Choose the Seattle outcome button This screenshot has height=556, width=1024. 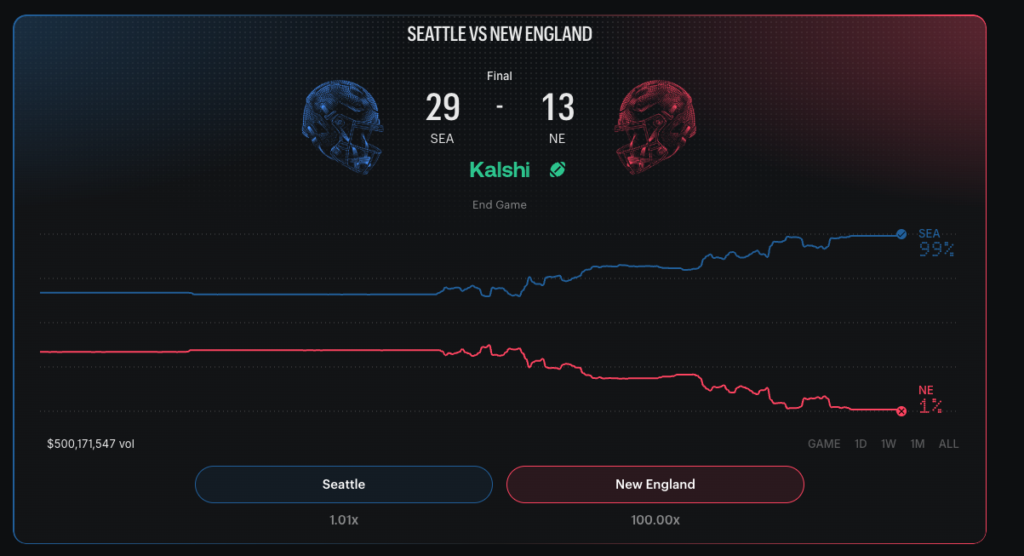coord(344,484)
